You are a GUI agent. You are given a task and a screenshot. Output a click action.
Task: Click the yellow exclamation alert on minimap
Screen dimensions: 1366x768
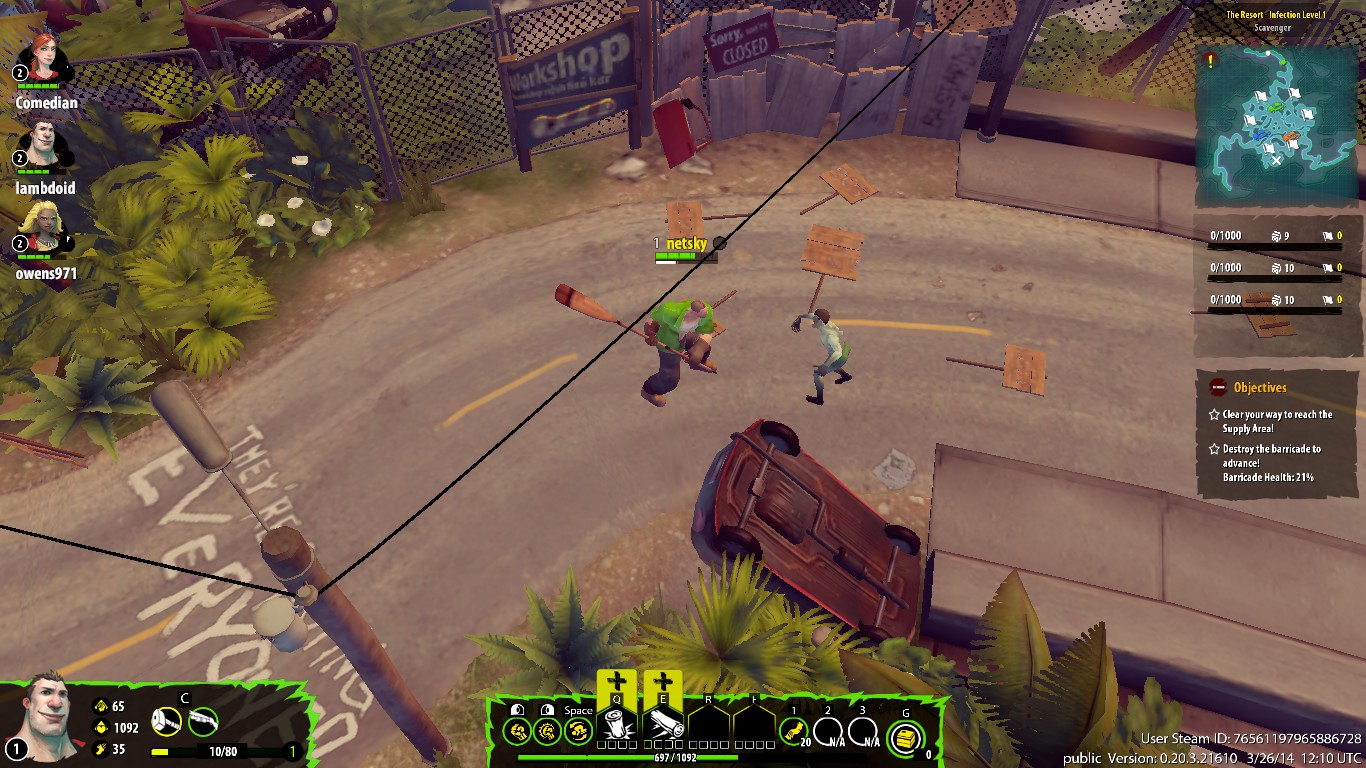(x=1211, y=61)
